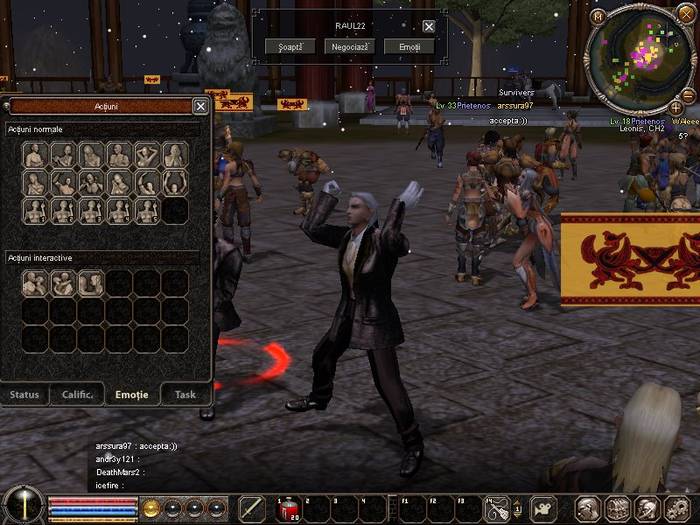Select the Emoție tab

[132, 394]
